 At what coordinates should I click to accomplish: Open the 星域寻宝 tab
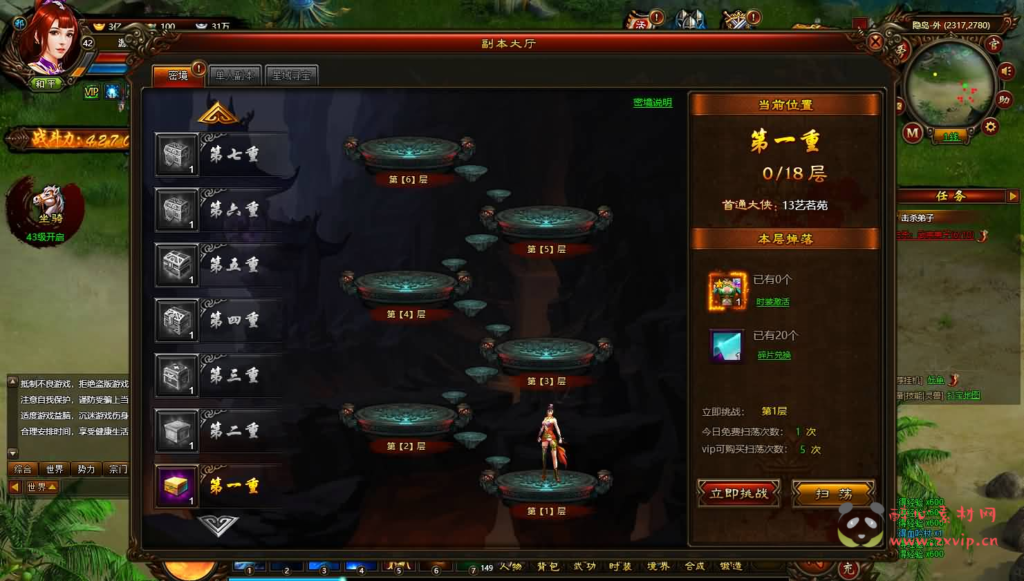point(292,75)
